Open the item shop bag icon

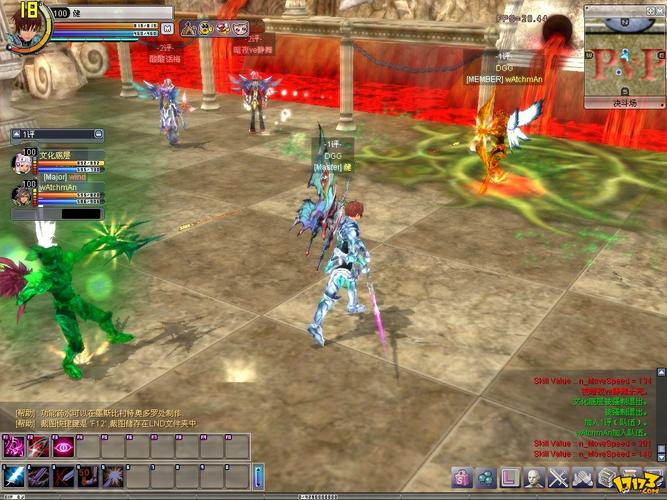point(463,477)
